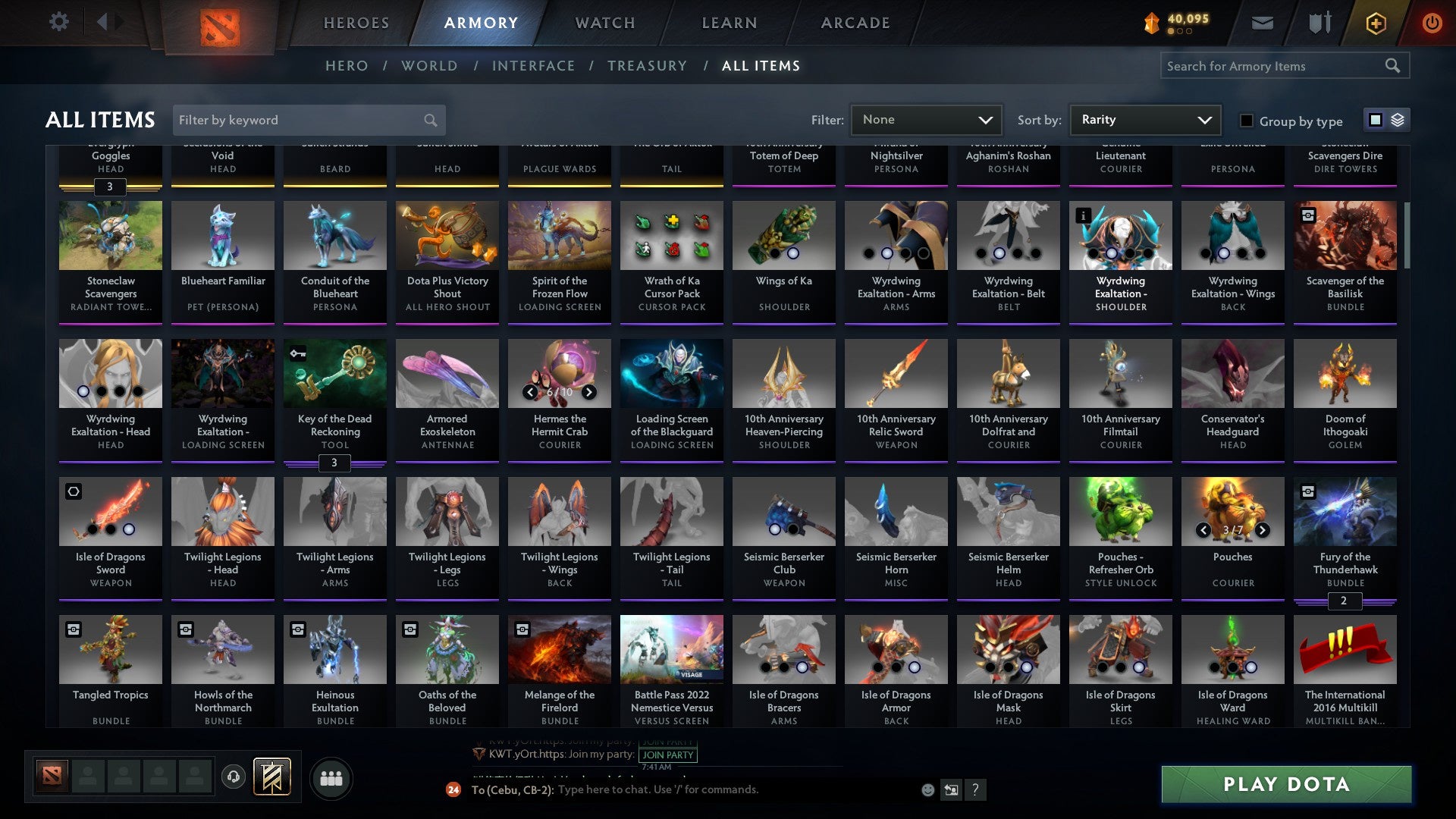The height and width of the screenshot is (819, 1456).
Task: Open the Settings gear menu
Action: [58, 22]
